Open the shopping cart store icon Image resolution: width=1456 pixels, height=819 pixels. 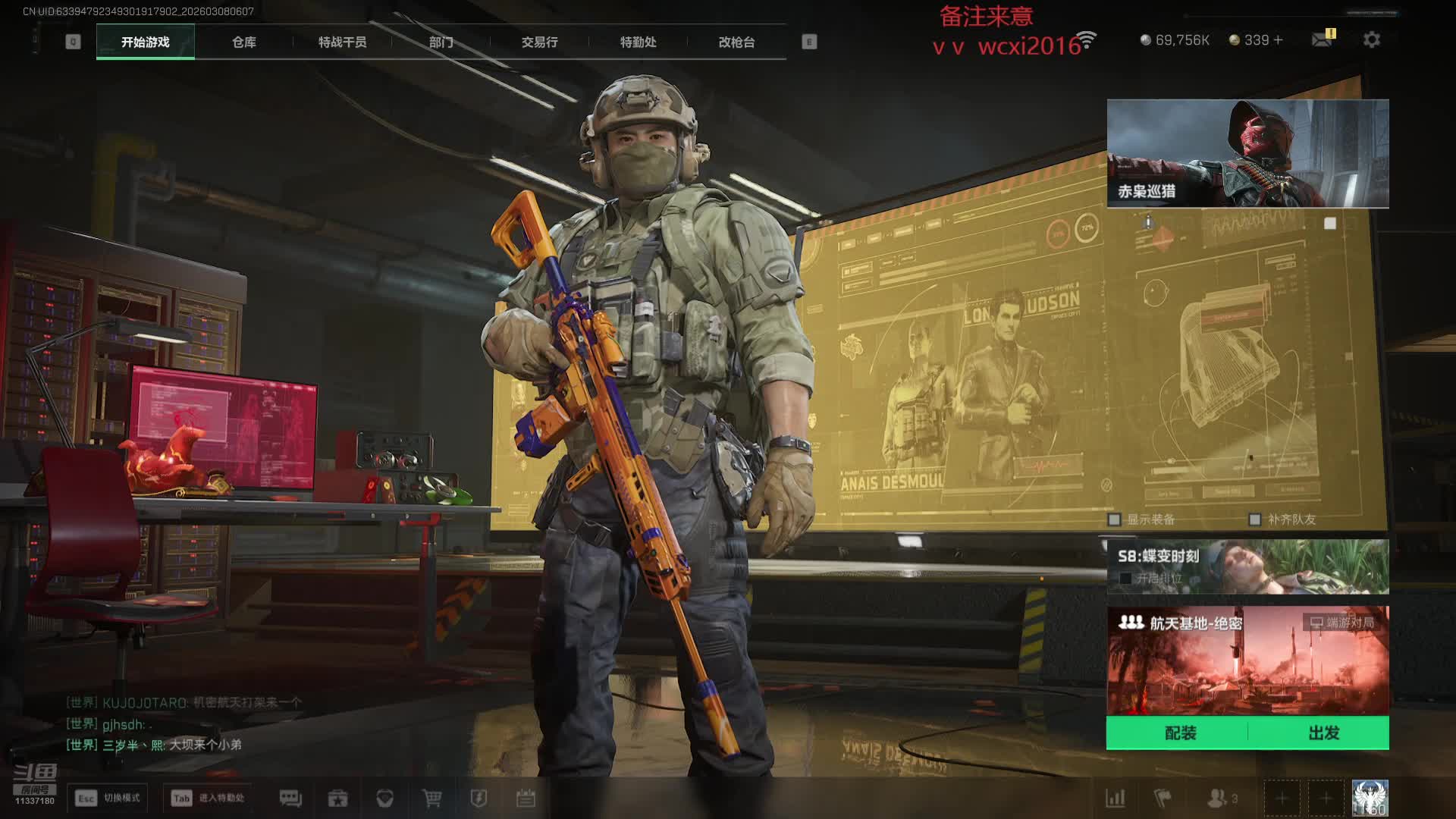point(431,798)
